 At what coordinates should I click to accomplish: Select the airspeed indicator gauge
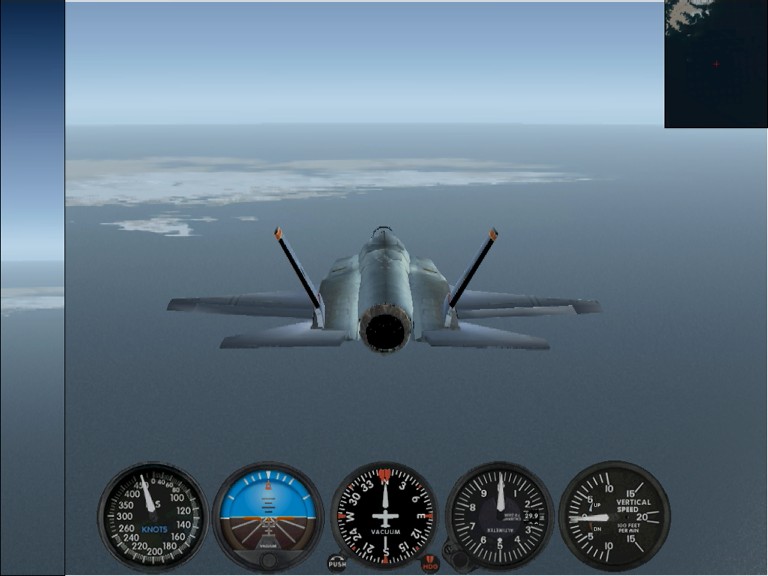tap(152, 515)
